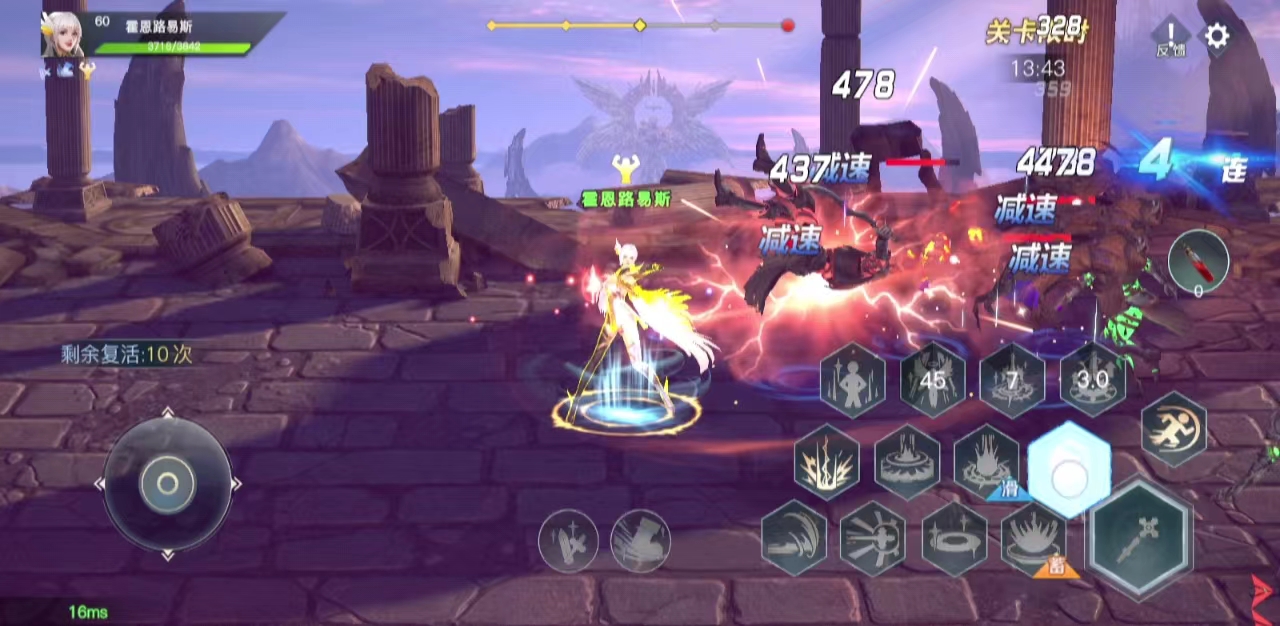Select the skill showing 3.0 cooldown
Screen dimensions: 1280x626
[x=1092, y=380]
